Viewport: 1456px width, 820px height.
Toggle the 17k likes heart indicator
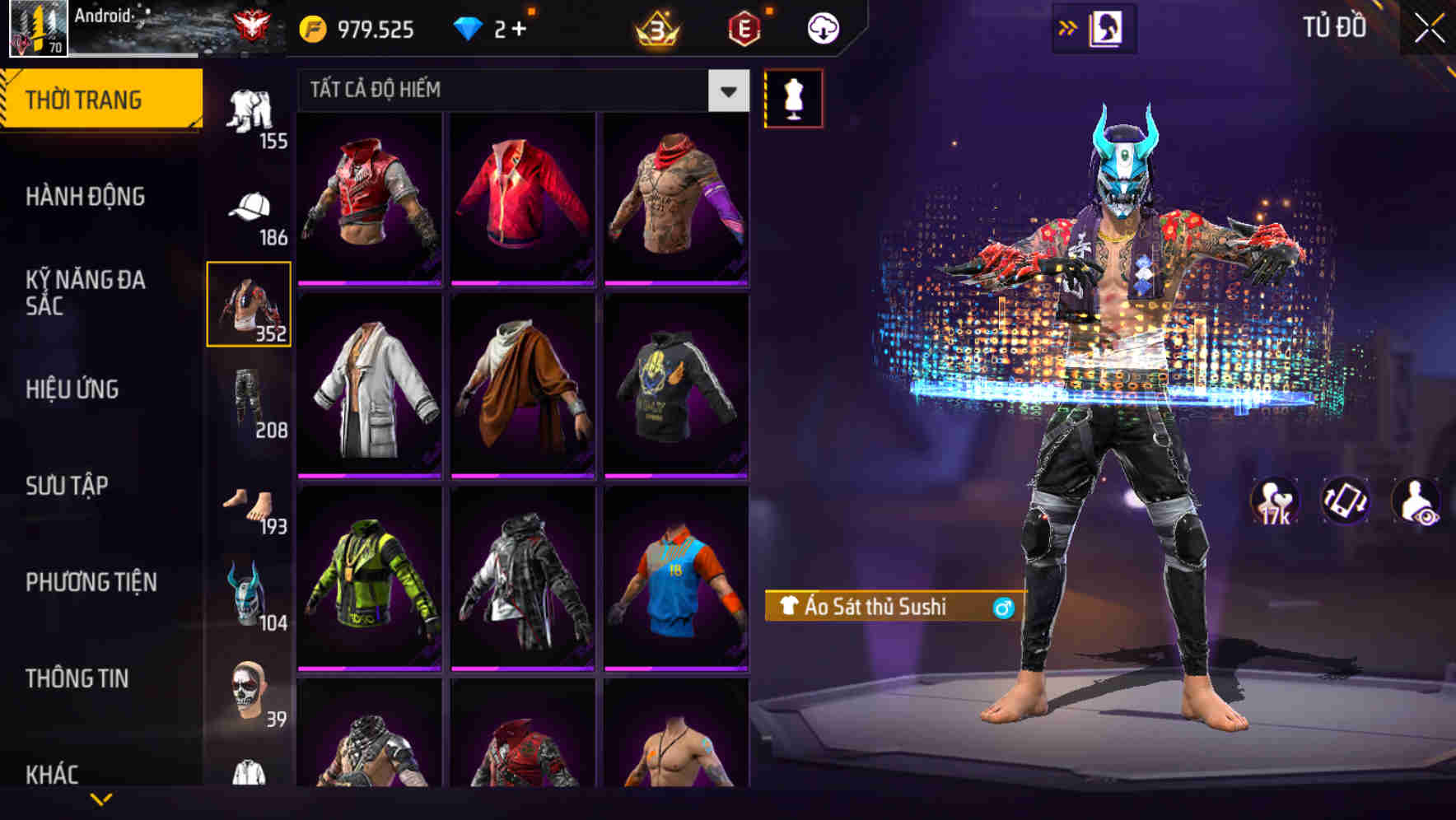1276,501
